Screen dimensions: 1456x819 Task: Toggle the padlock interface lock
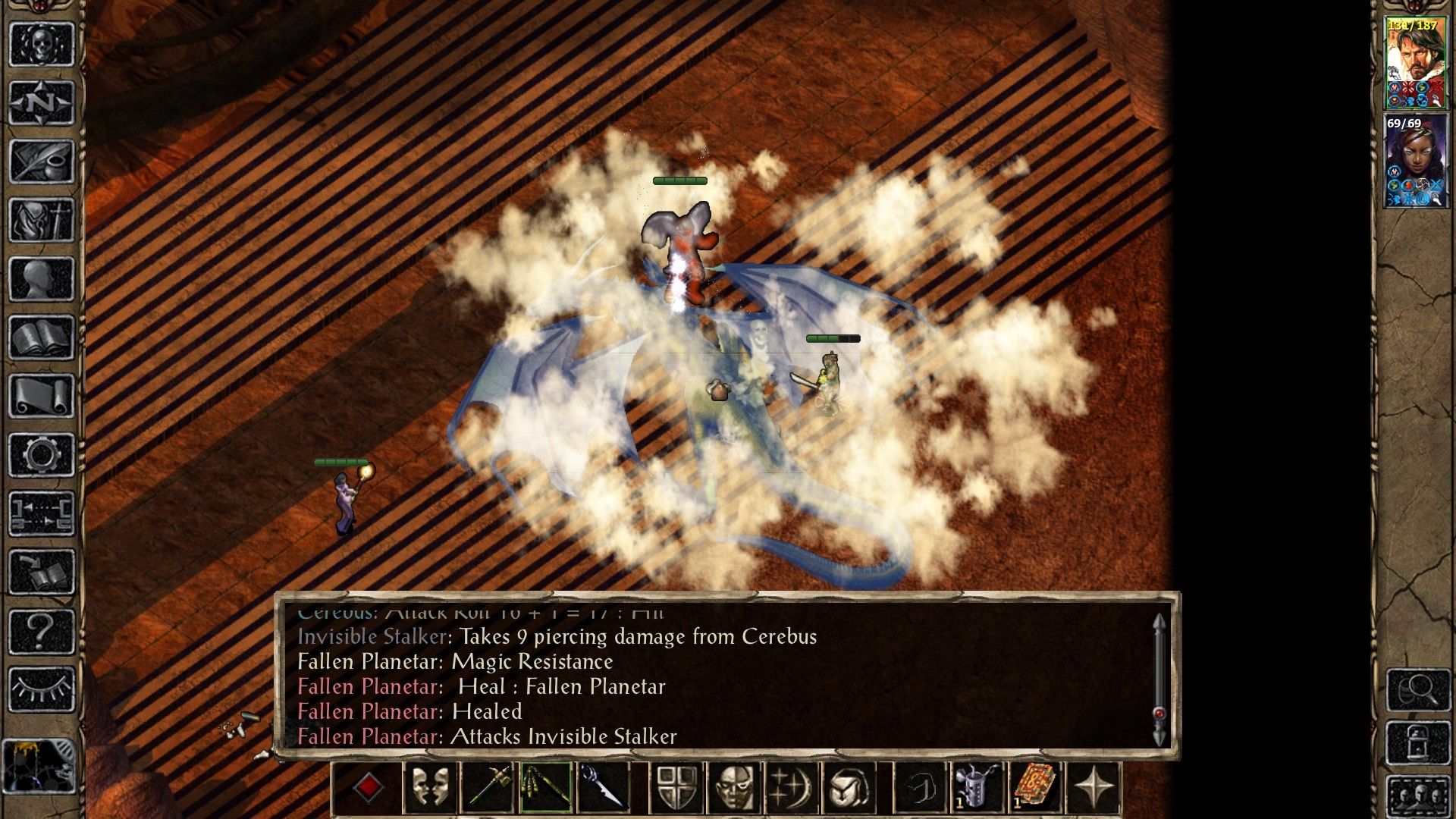pos(1418,742)
